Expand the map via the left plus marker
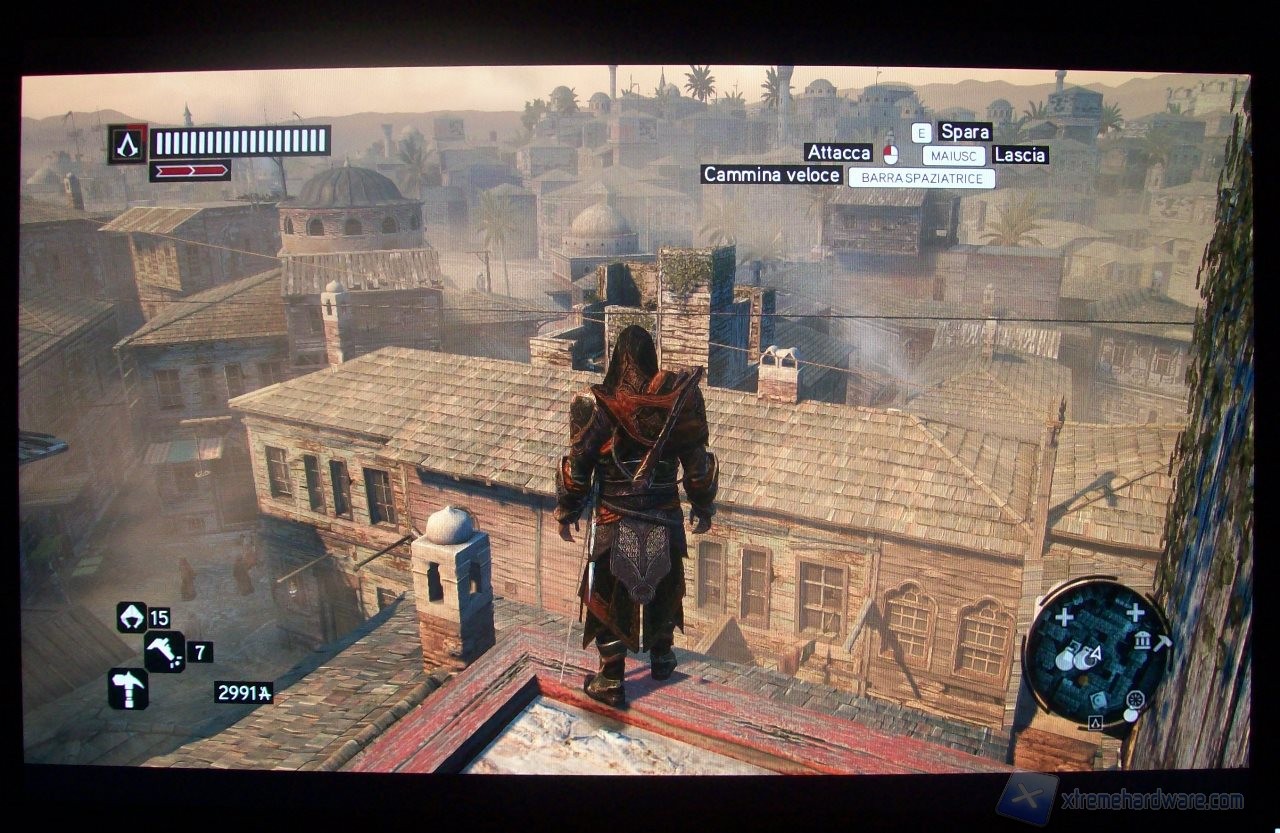The image size is (1280, 833). pyautogui.click(x=1066, y=617)
